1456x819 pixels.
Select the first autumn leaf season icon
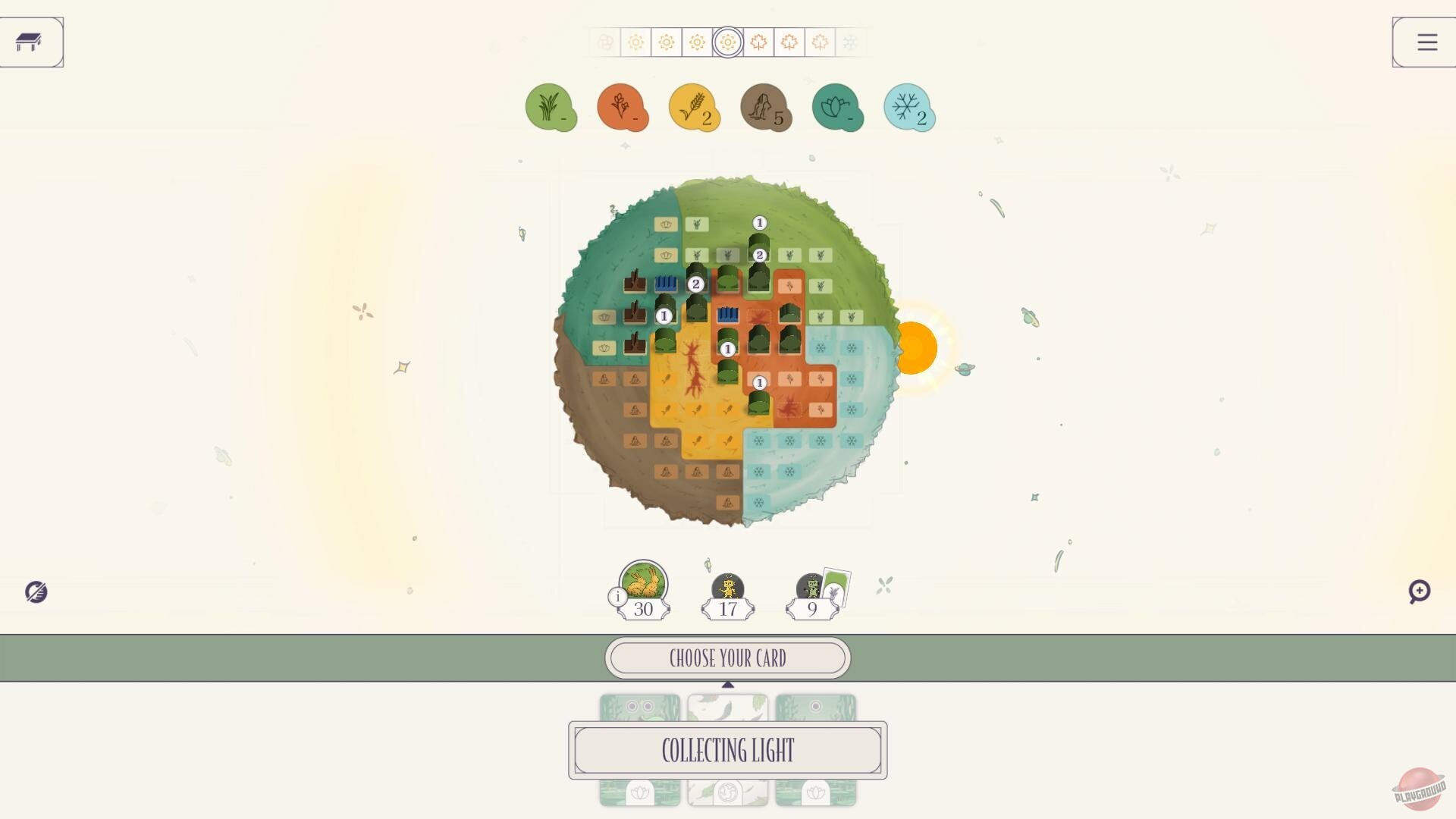pos(758,43)
